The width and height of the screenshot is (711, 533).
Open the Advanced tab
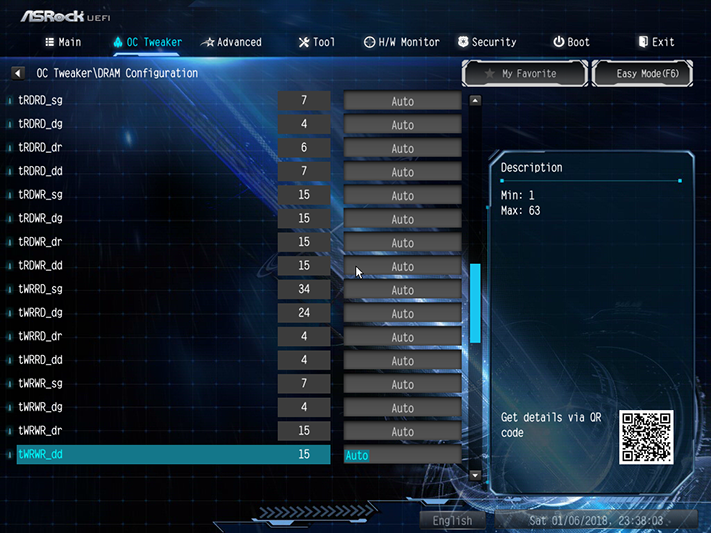point(231,42)
